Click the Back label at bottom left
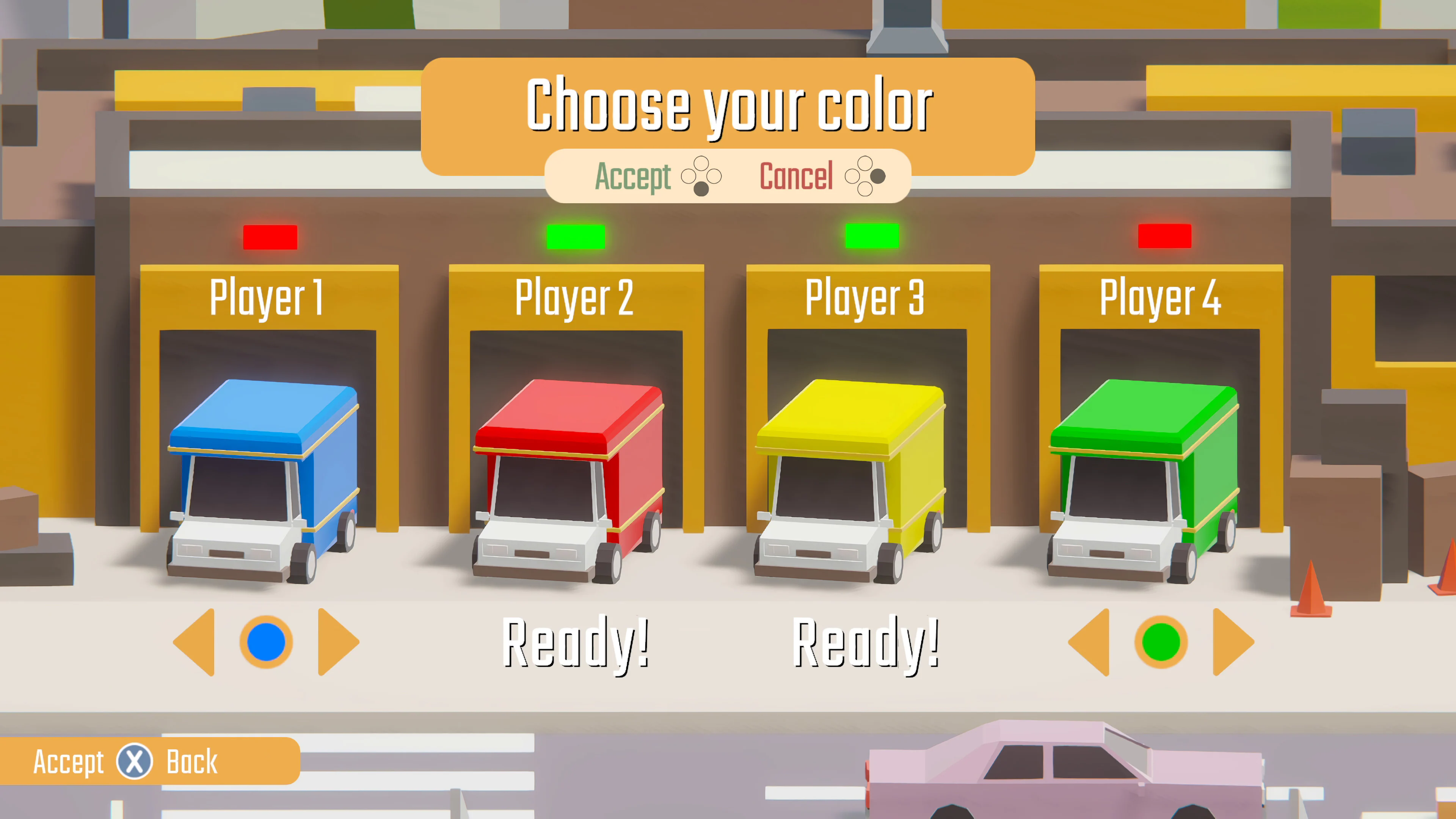 [x=191, y=762]
